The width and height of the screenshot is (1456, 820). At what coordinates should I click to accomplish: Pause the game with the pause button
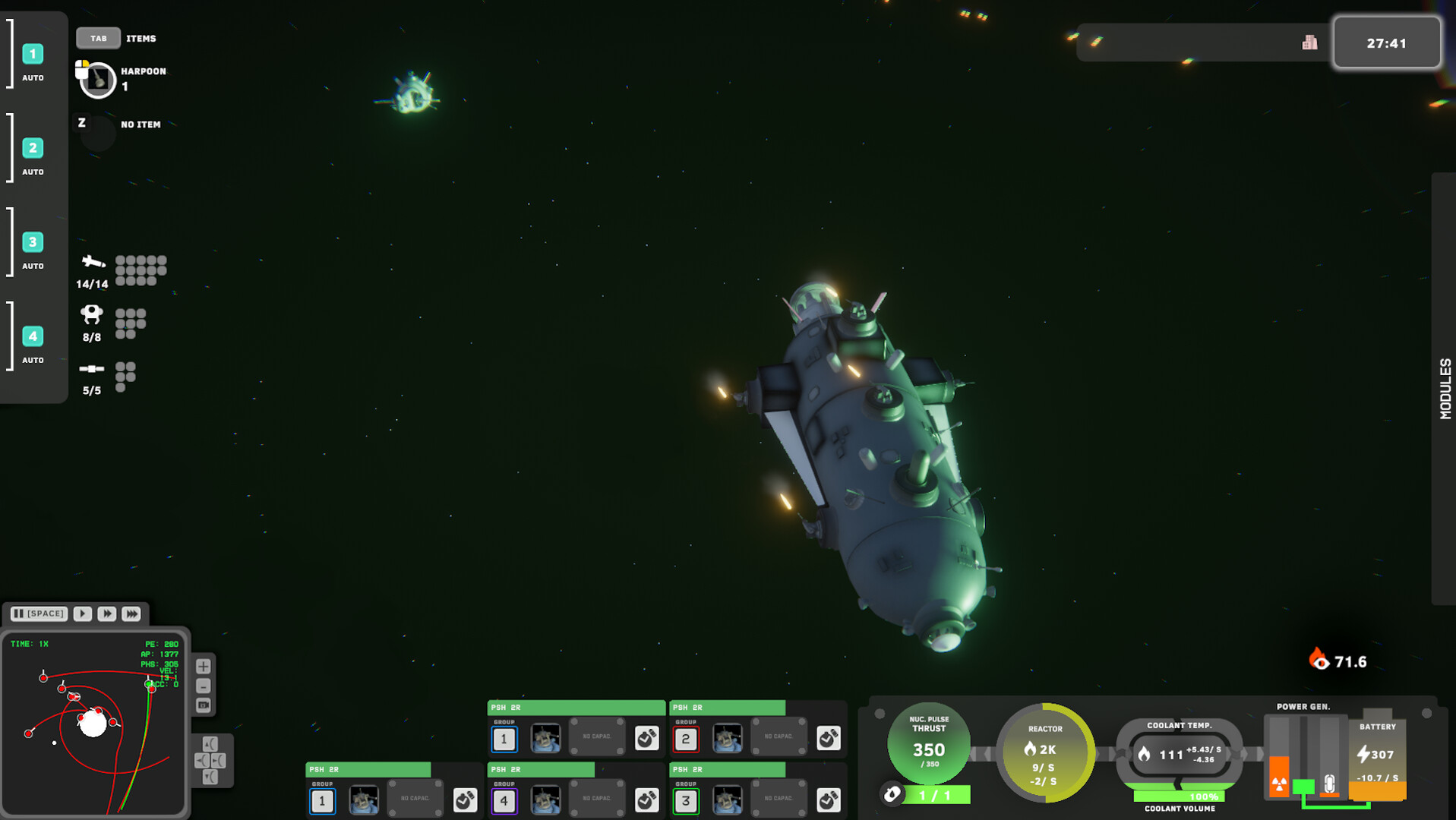[39, 613]
